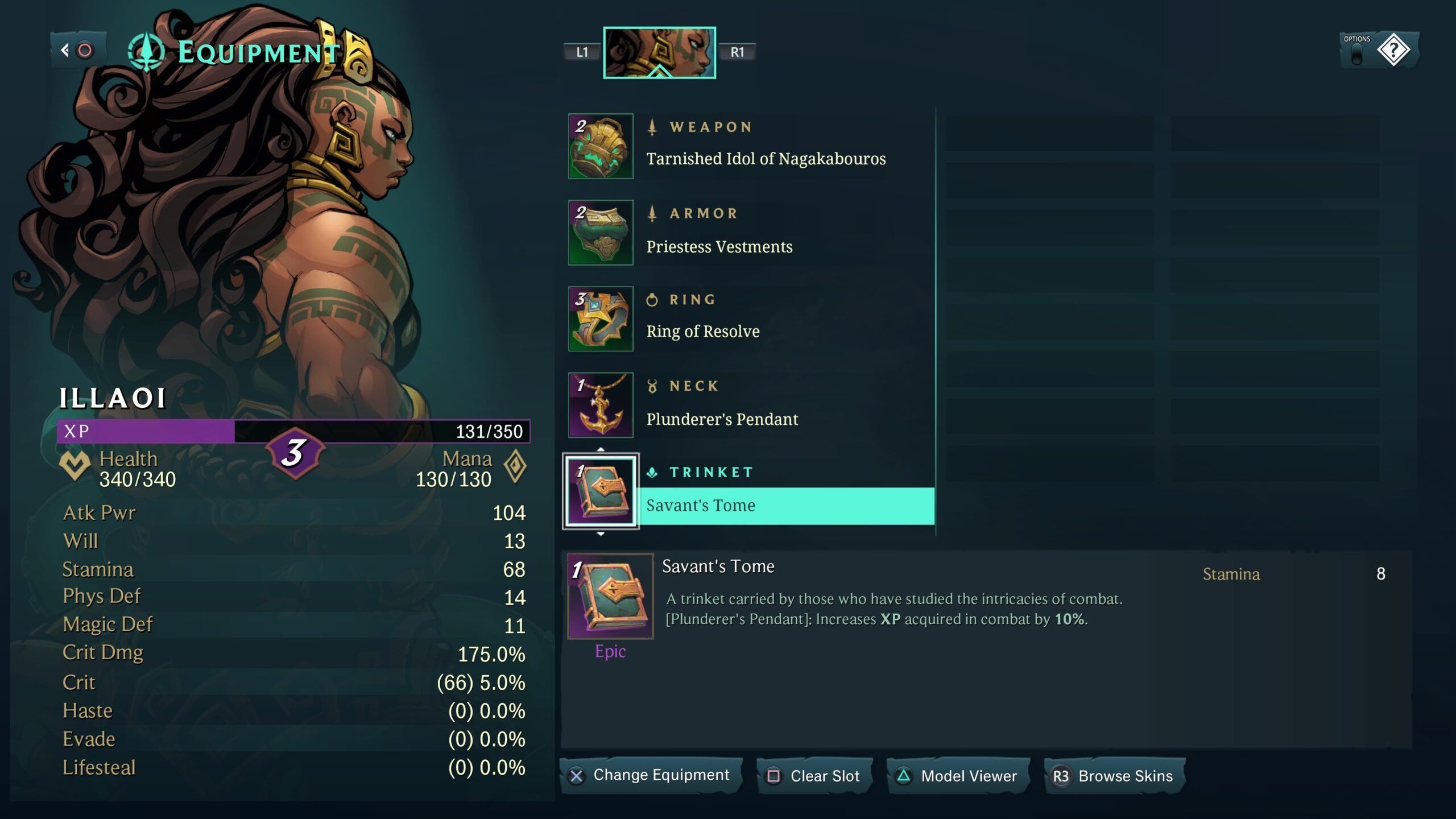Clear the selected equipment slot
This screenshot has height=819, width=1456.
814,776
